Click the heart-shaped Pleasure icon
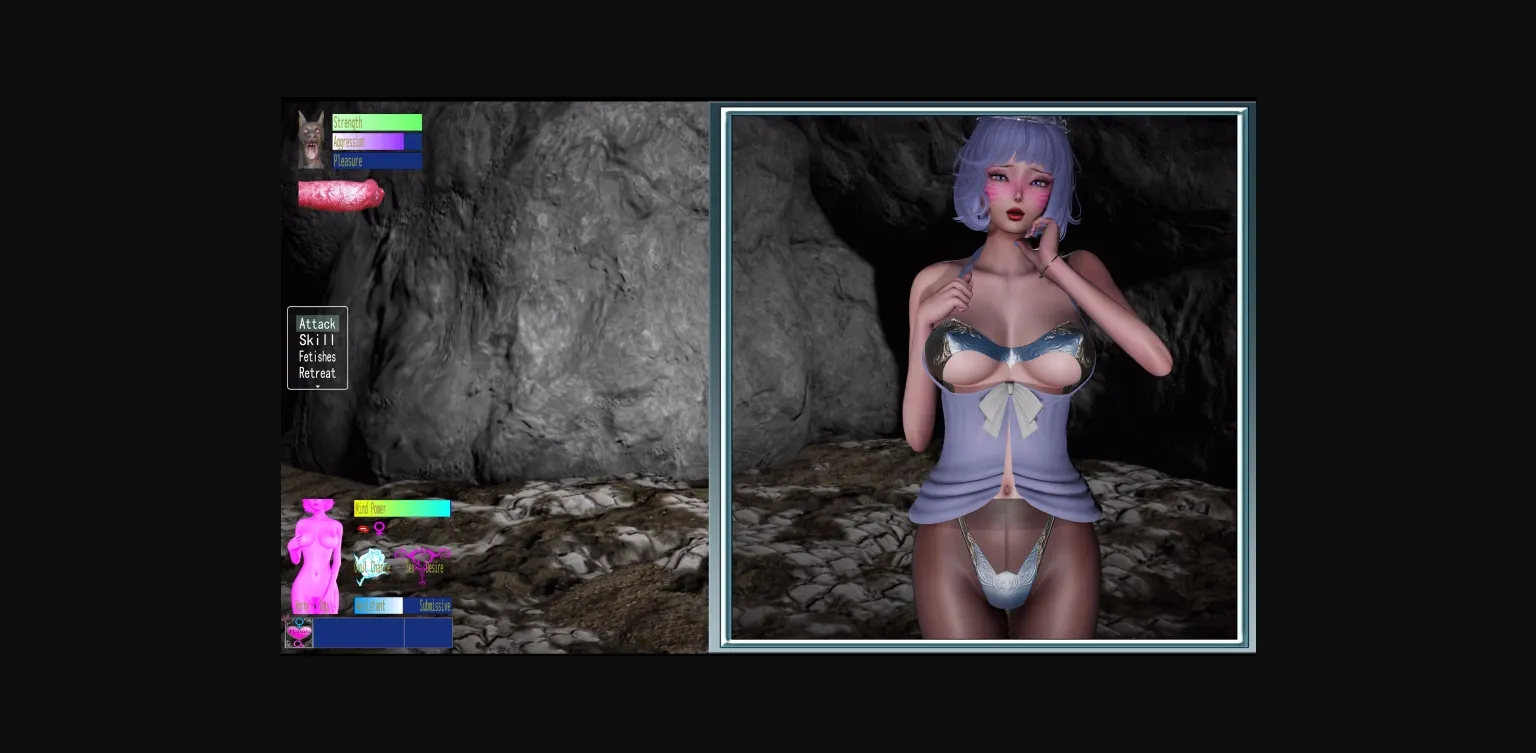 (x=299, y=632)
